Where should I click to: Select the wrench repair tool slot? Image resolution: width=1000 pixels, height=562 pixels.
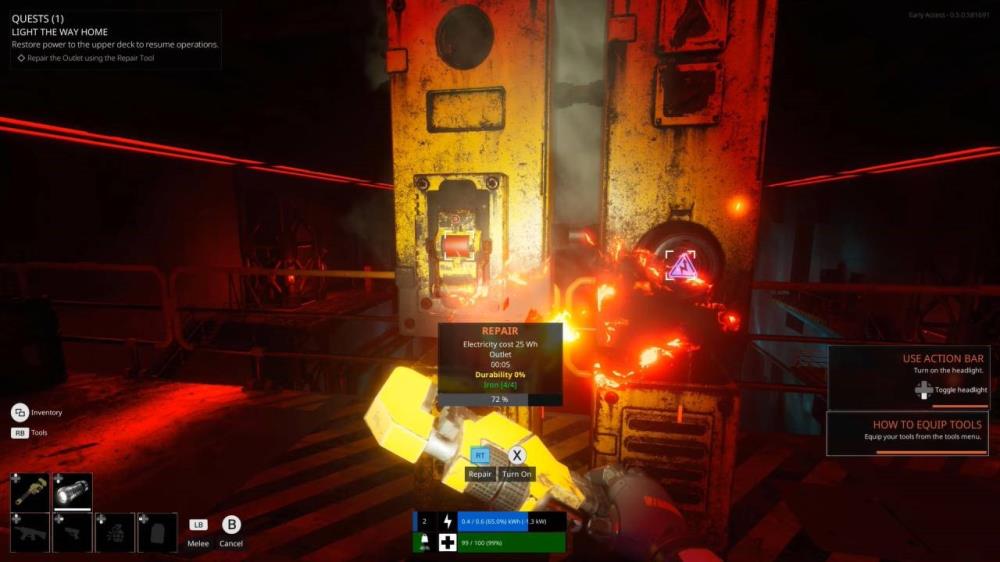(30, 491)
